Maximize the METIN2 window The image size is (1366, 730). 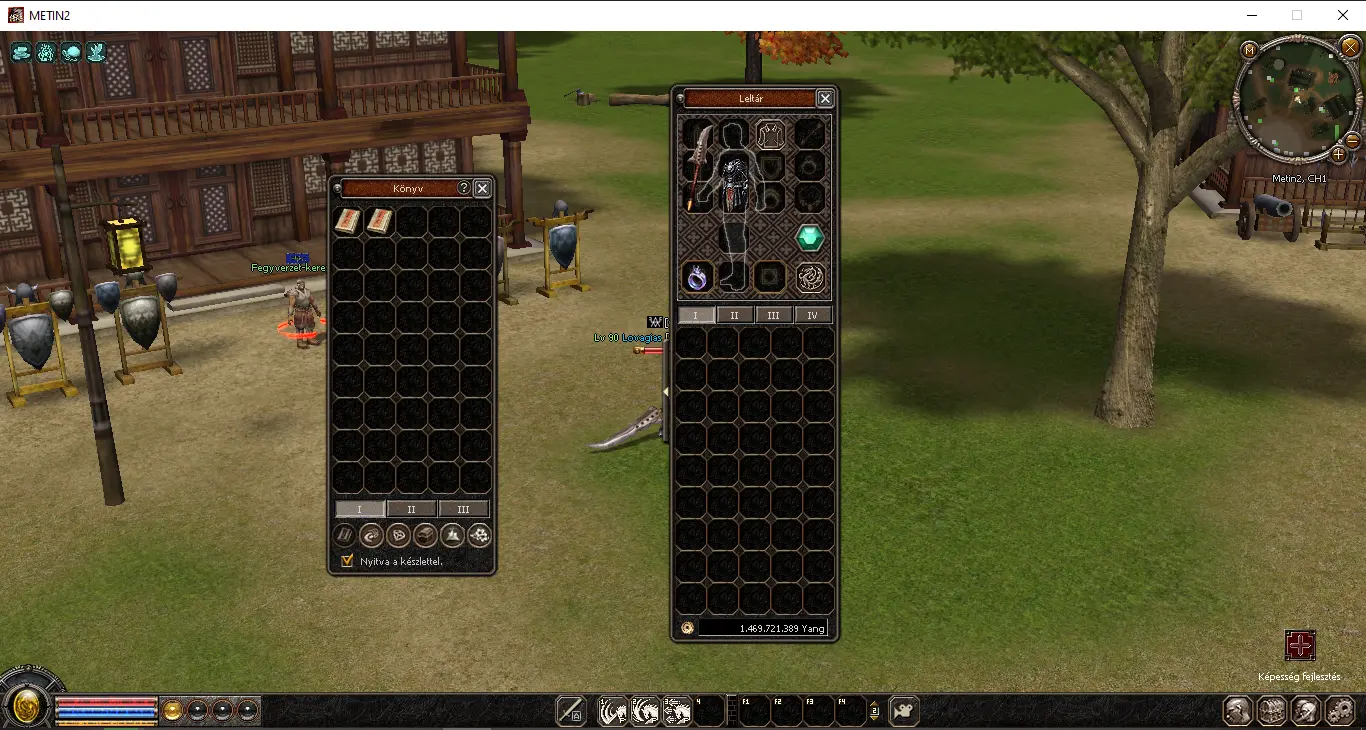tap(1297, 15)
